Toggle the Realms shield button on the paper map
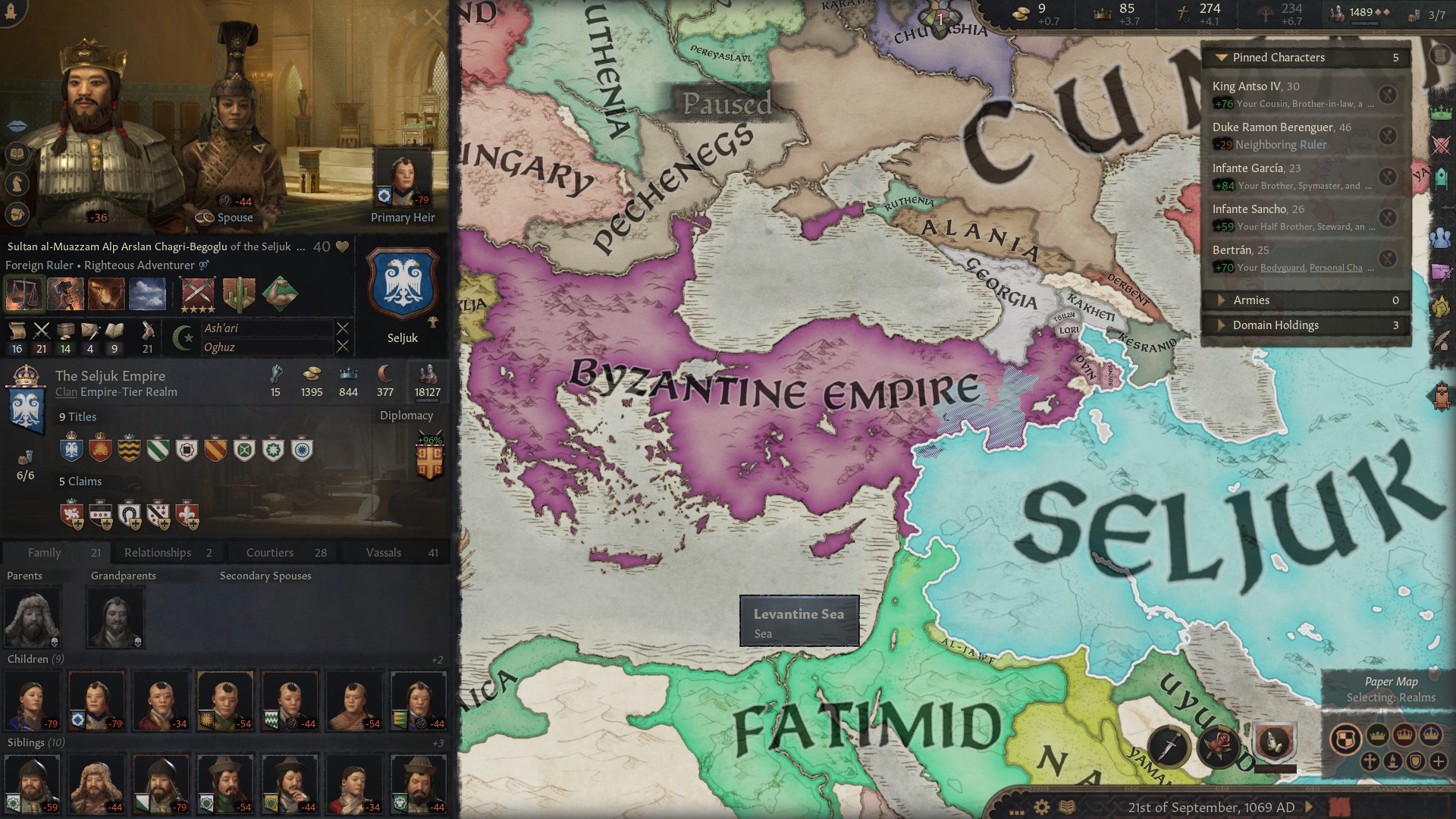The width and height of the screenshot is (1456, 819). click(1345, 739)
